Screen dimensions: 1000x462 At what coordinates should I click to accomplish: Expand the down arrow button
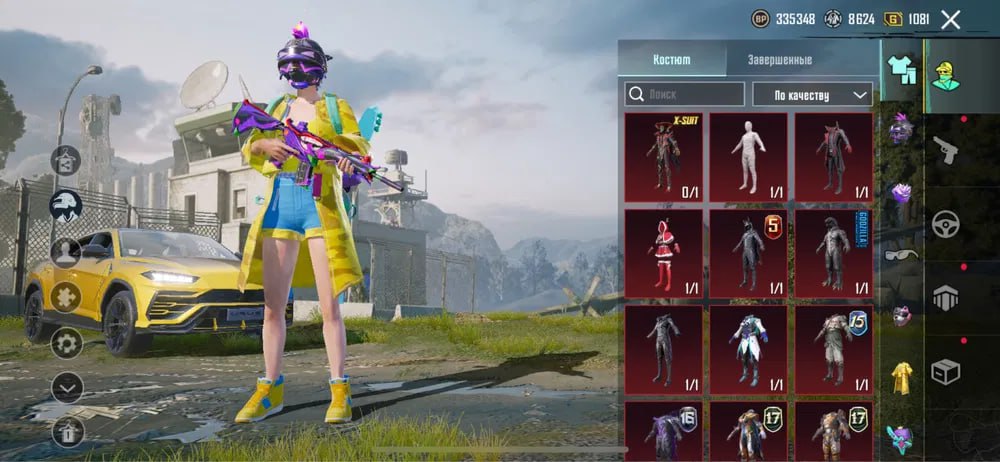pyautogui.click(x=67, y=387)
